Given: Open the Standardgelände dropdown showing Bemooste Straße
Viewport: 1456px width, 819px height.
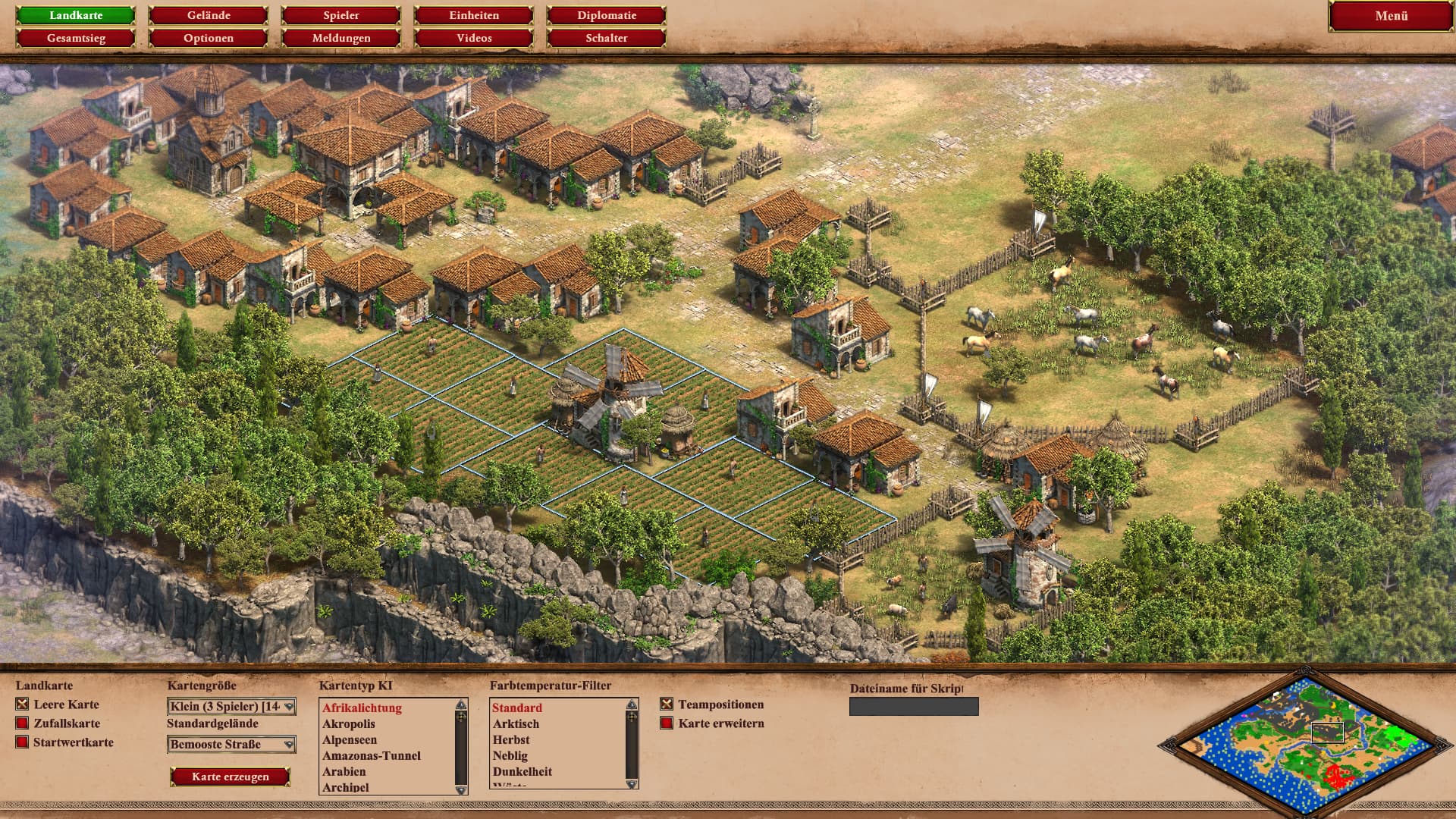Looking at the screenshot, I should tap(231, 745).
